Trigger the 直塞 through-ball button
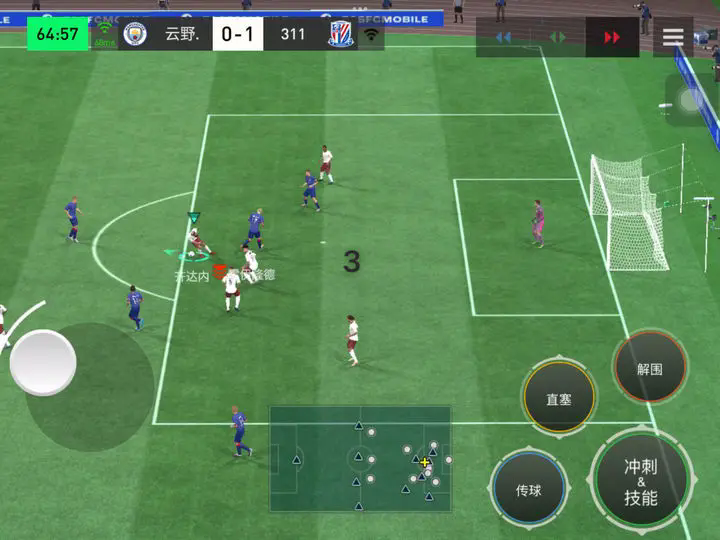 pos(558,398)
